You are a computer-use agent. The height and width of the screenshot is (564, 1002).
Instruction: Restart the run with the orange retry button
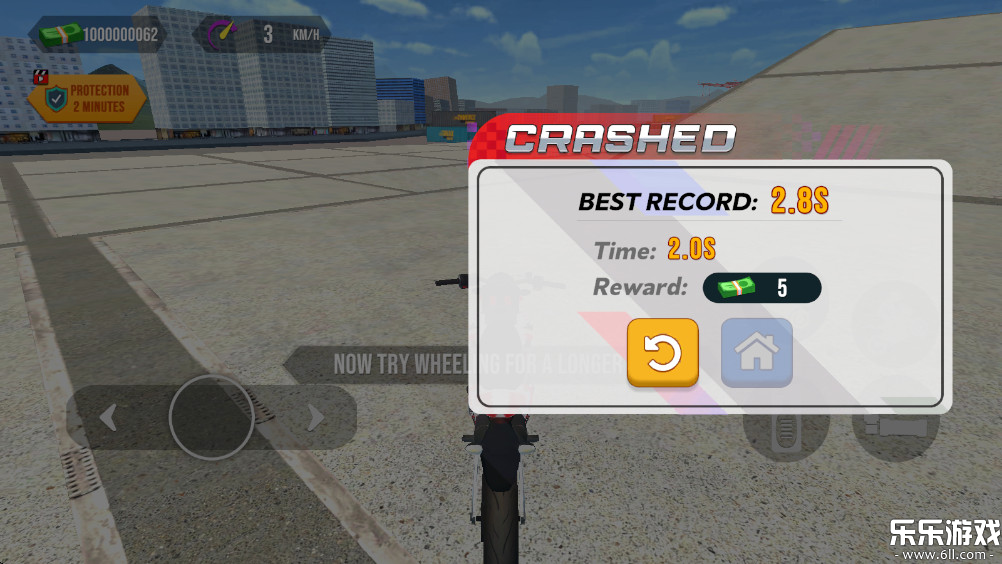coord(662,352)
